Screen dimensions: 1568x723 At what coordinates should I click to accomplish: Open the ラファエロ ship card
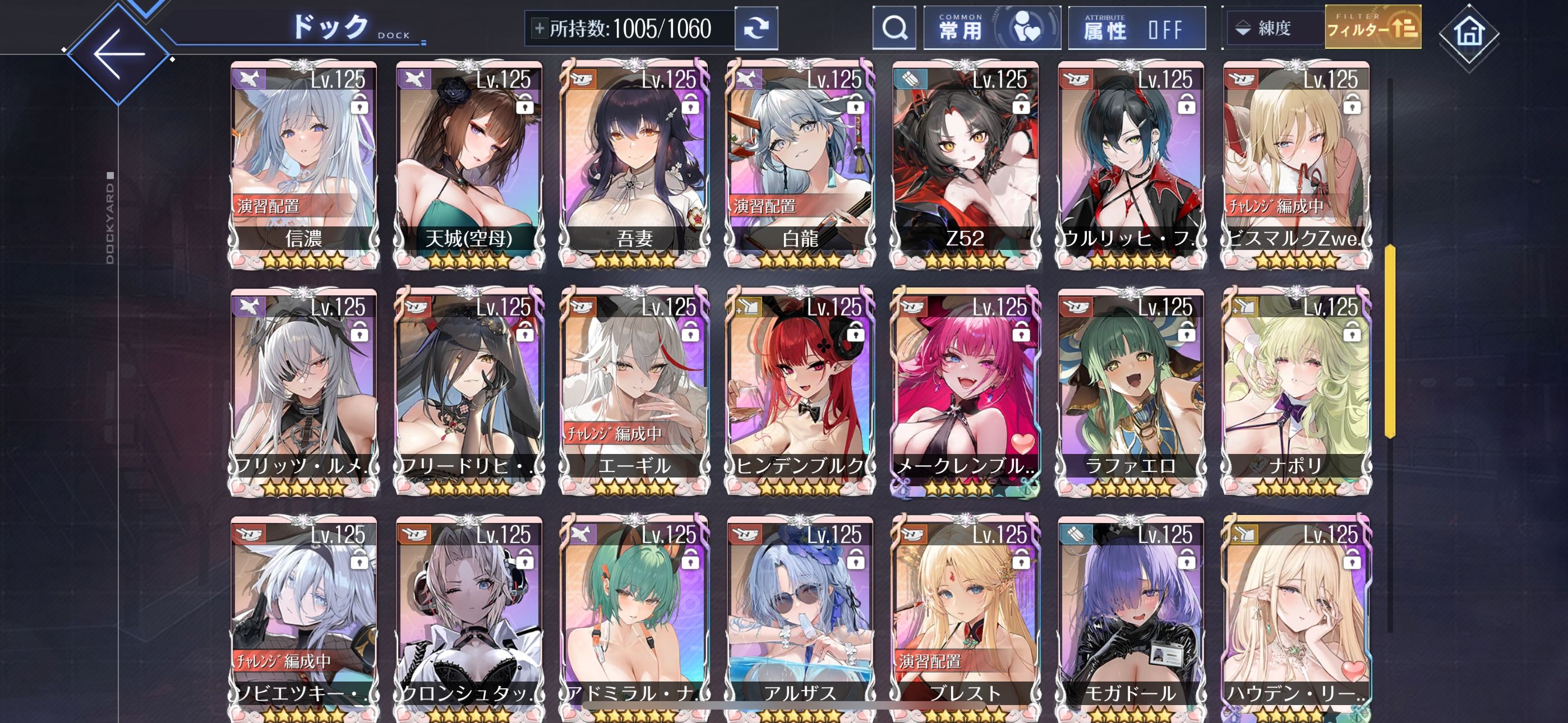[1131, 391]
